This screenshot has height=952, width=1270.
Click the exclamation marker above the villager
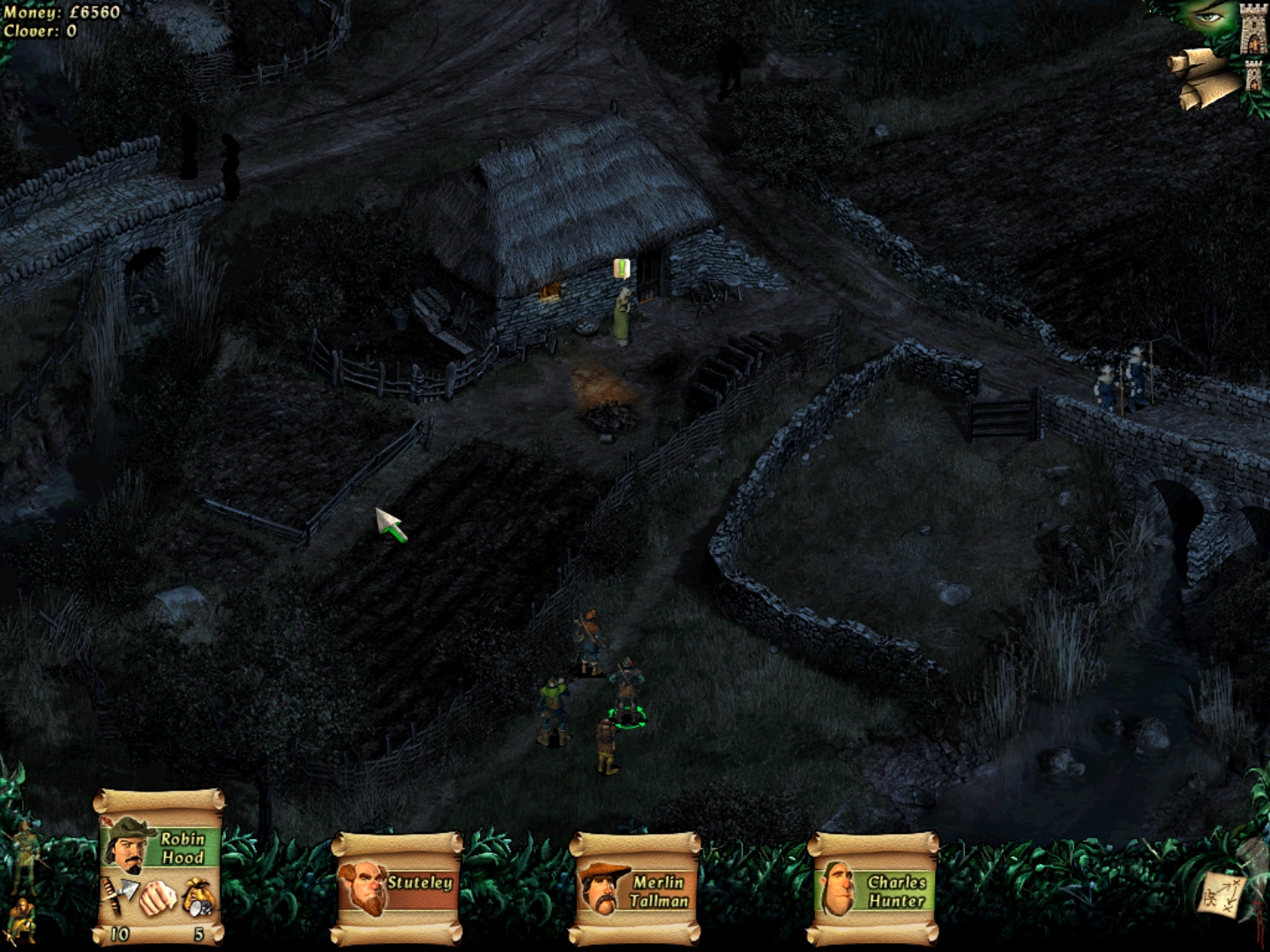[623, 267]
